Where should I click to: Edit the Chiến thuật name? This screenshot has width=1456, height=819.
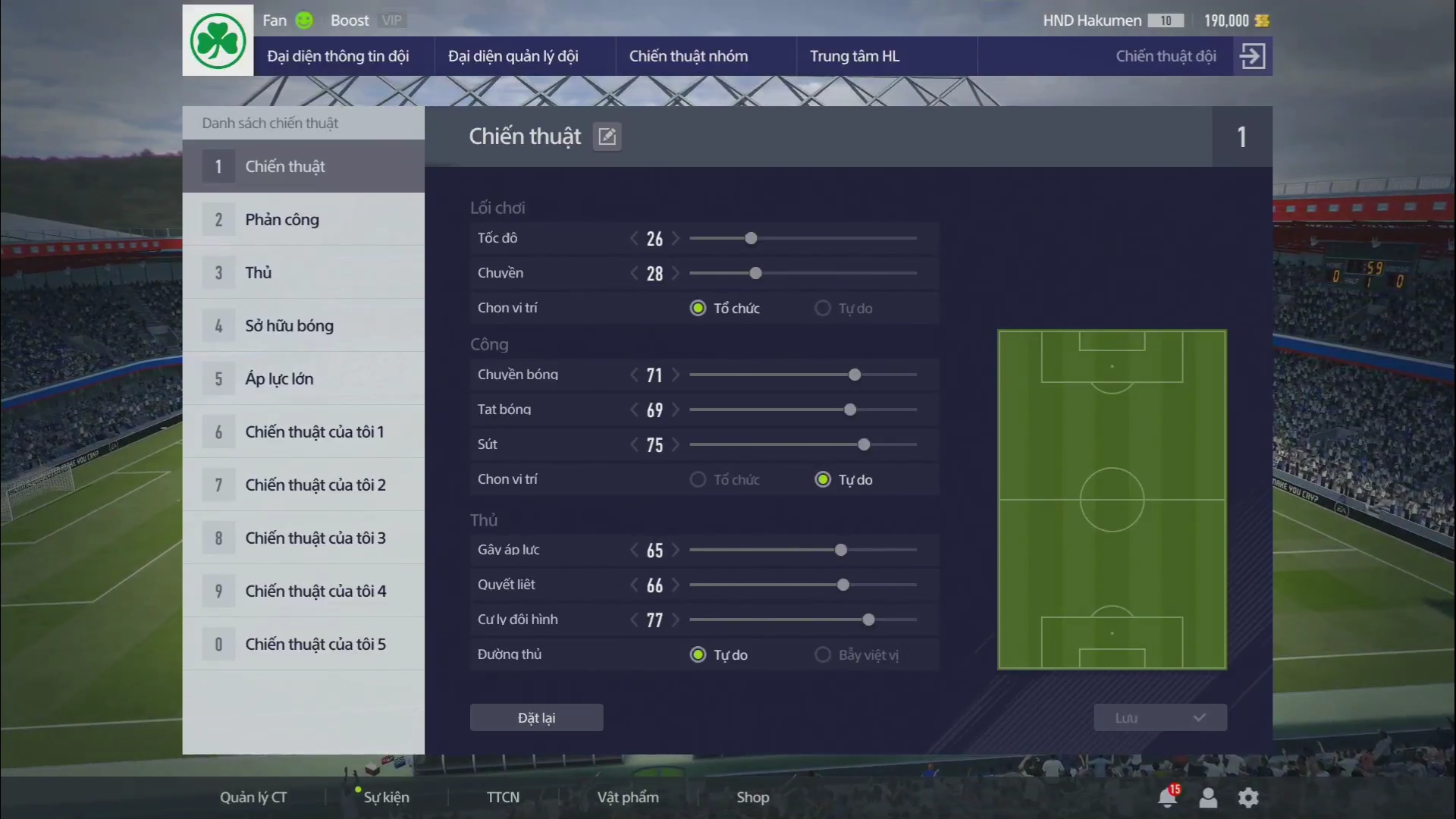coord(607,136)
